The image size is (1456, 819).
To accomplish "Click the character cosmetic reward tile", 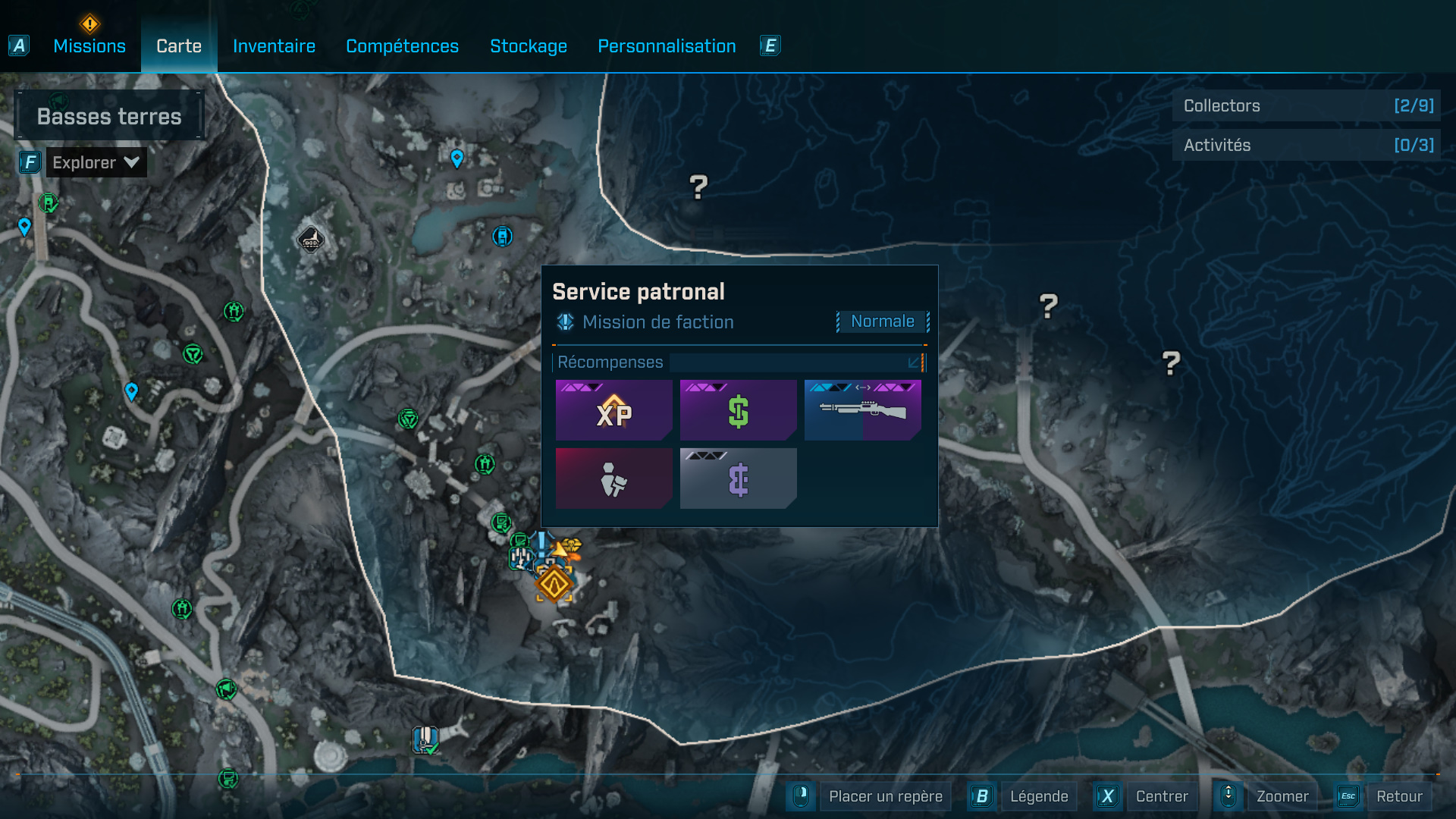I will coord(613,479).
